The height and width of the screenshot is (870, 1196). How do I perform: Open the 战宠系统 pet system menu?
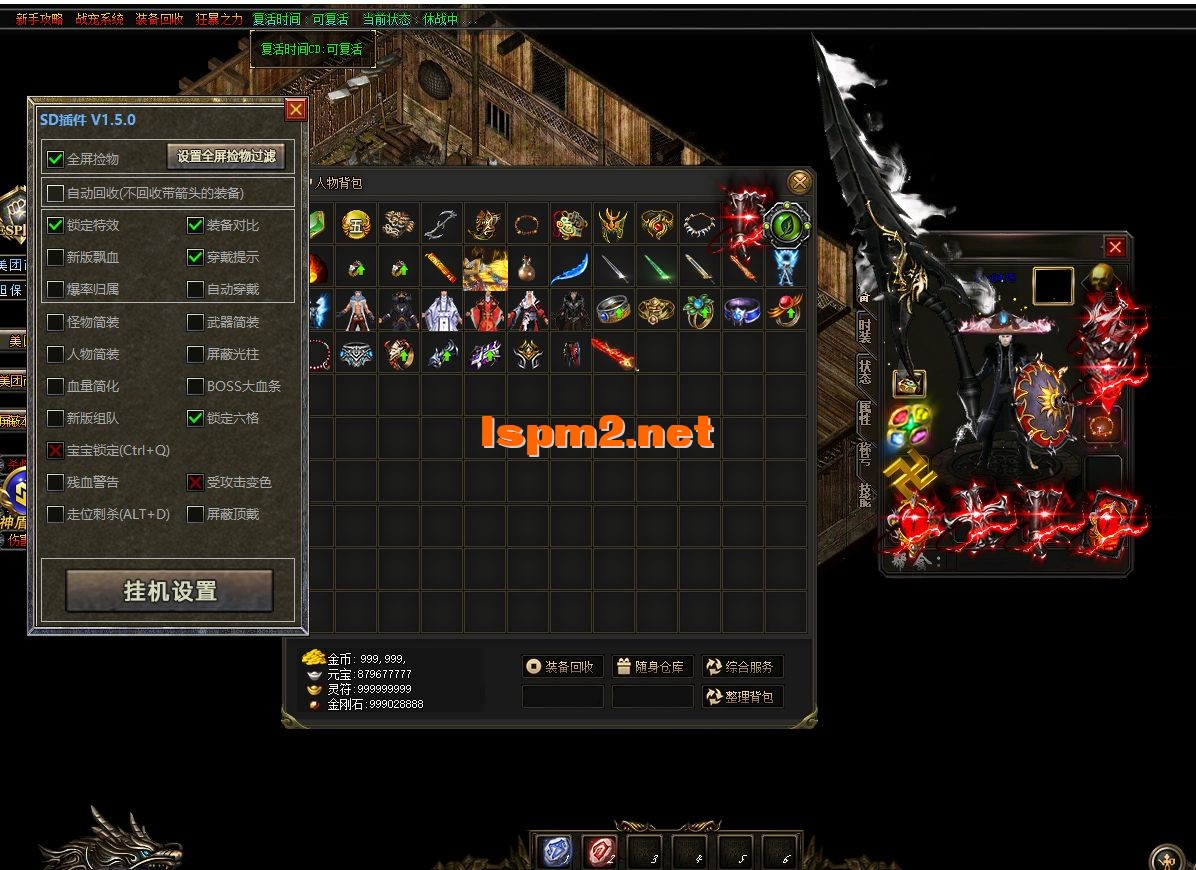99,19
